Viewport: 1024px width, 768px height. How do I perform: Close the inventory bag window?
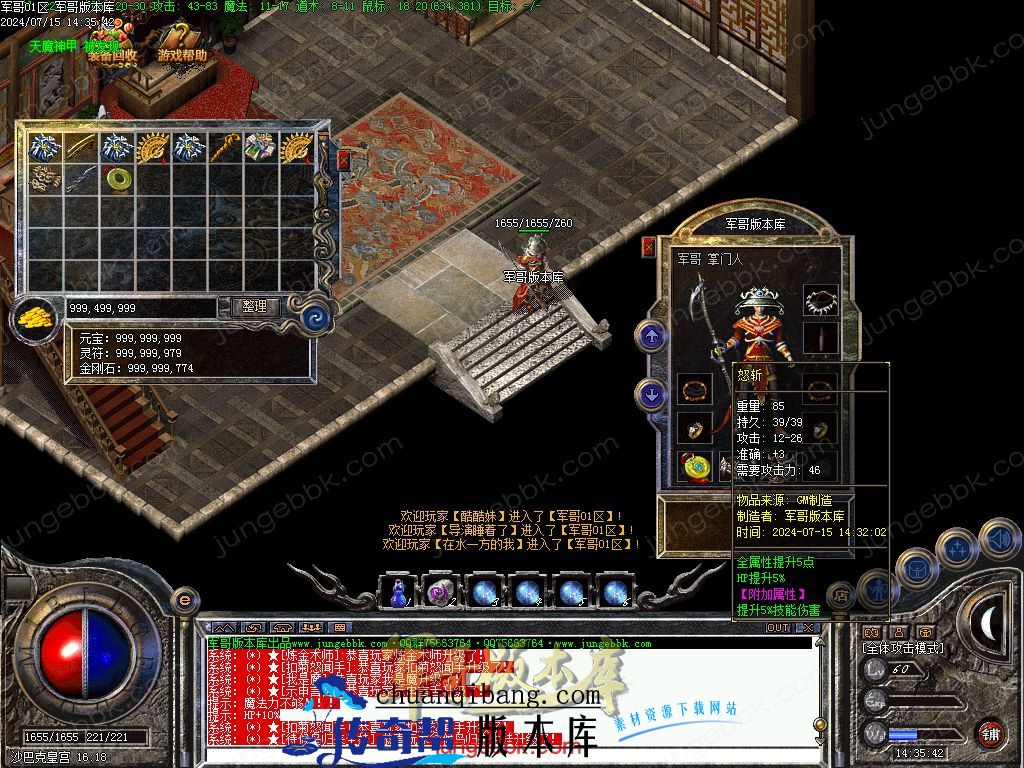(344, 159)
